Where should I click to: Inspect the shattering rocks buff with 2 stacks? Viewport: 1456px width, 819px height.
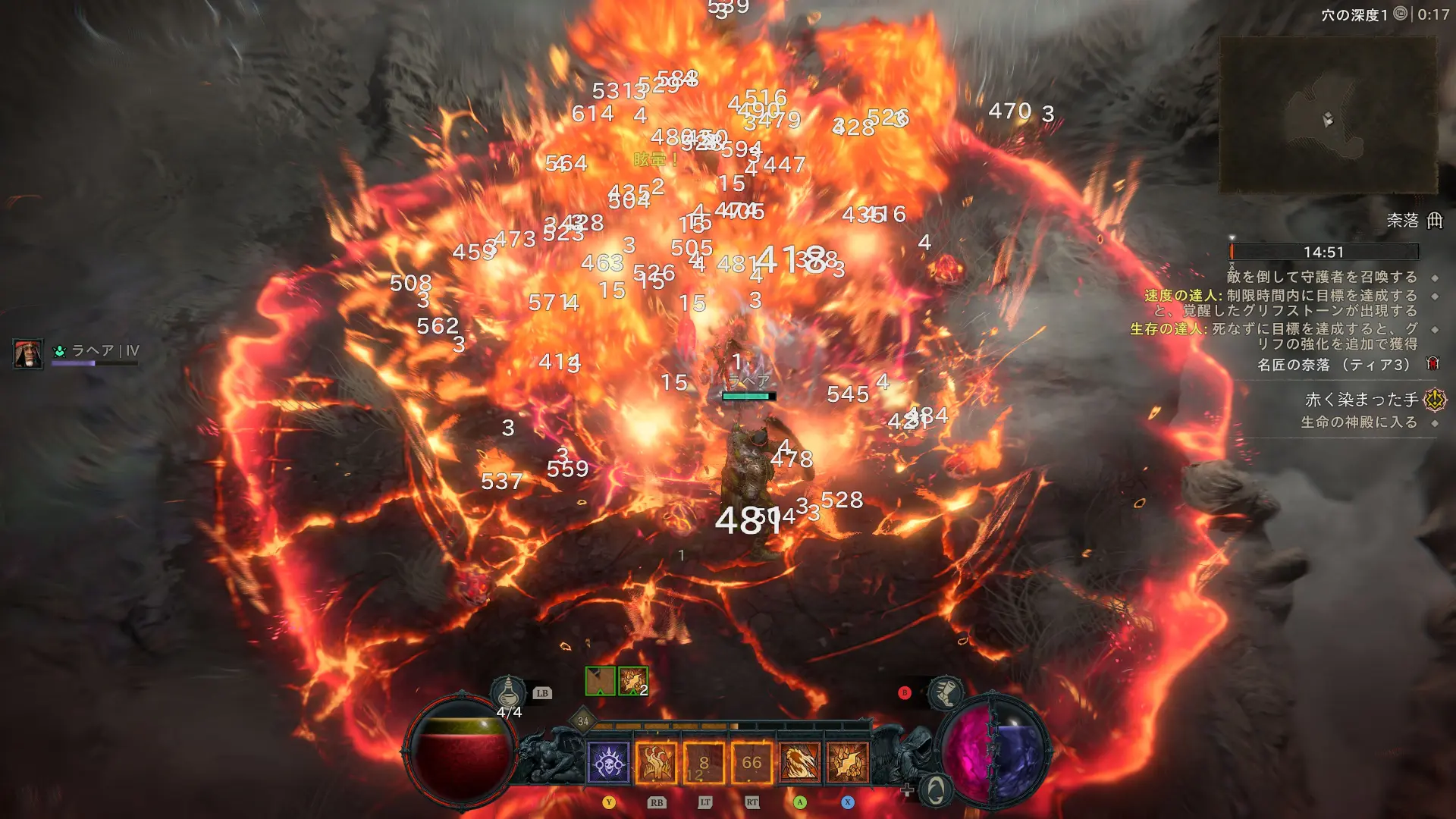[632, 681]
